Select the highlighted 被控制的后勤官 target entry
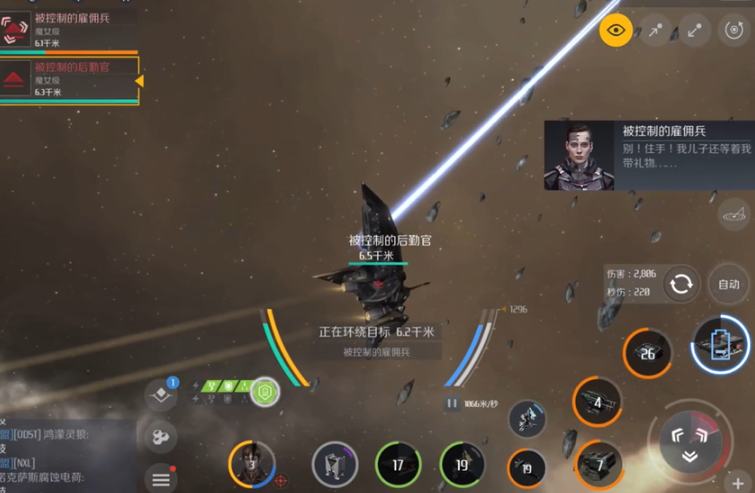The width and height of the screenshot is (755, 493). coord(68,80)
